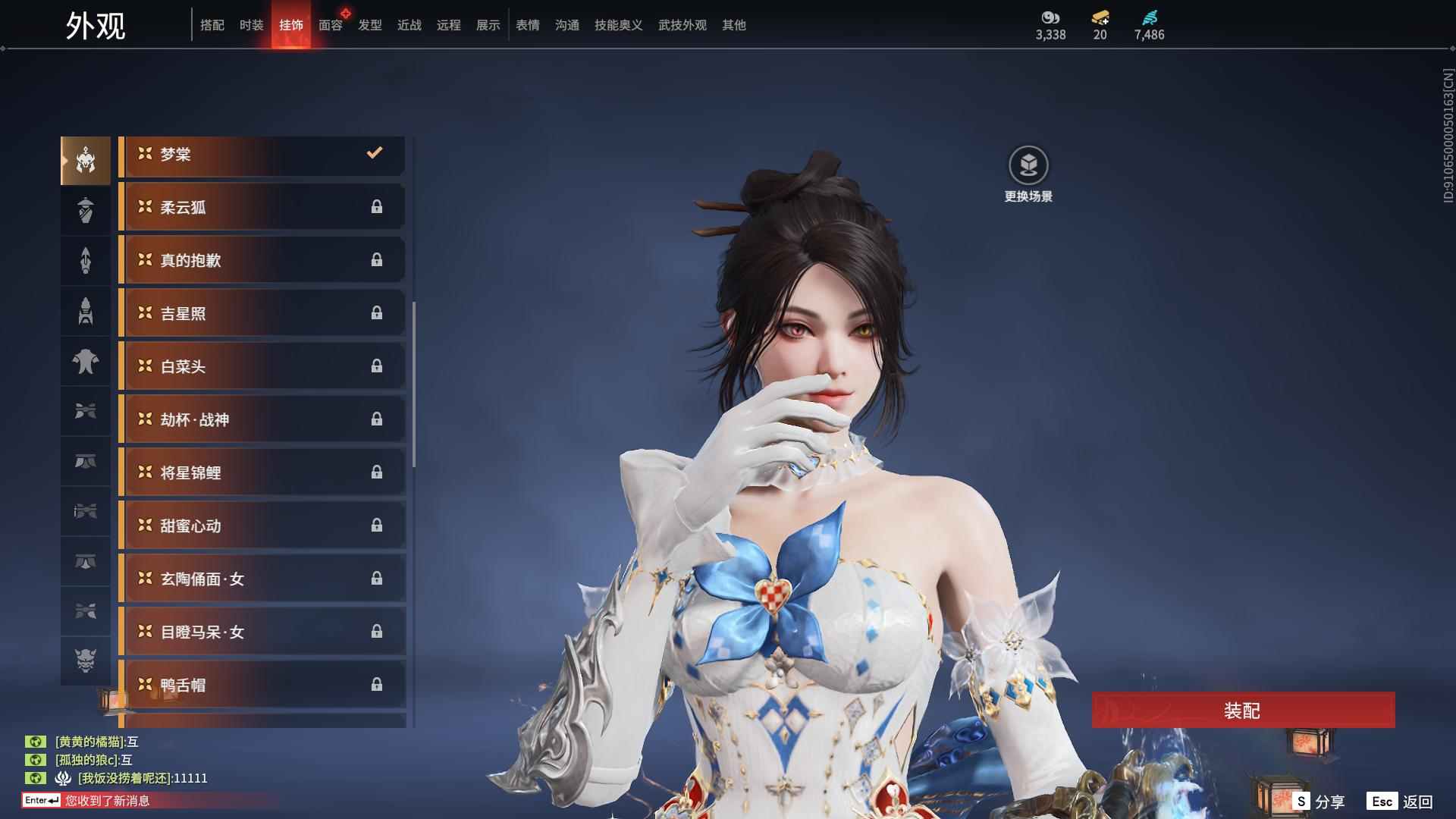The width and height of the screenshot is (1456, 819).
Task: Open the new message chat notification
Action: click(106, 801)
